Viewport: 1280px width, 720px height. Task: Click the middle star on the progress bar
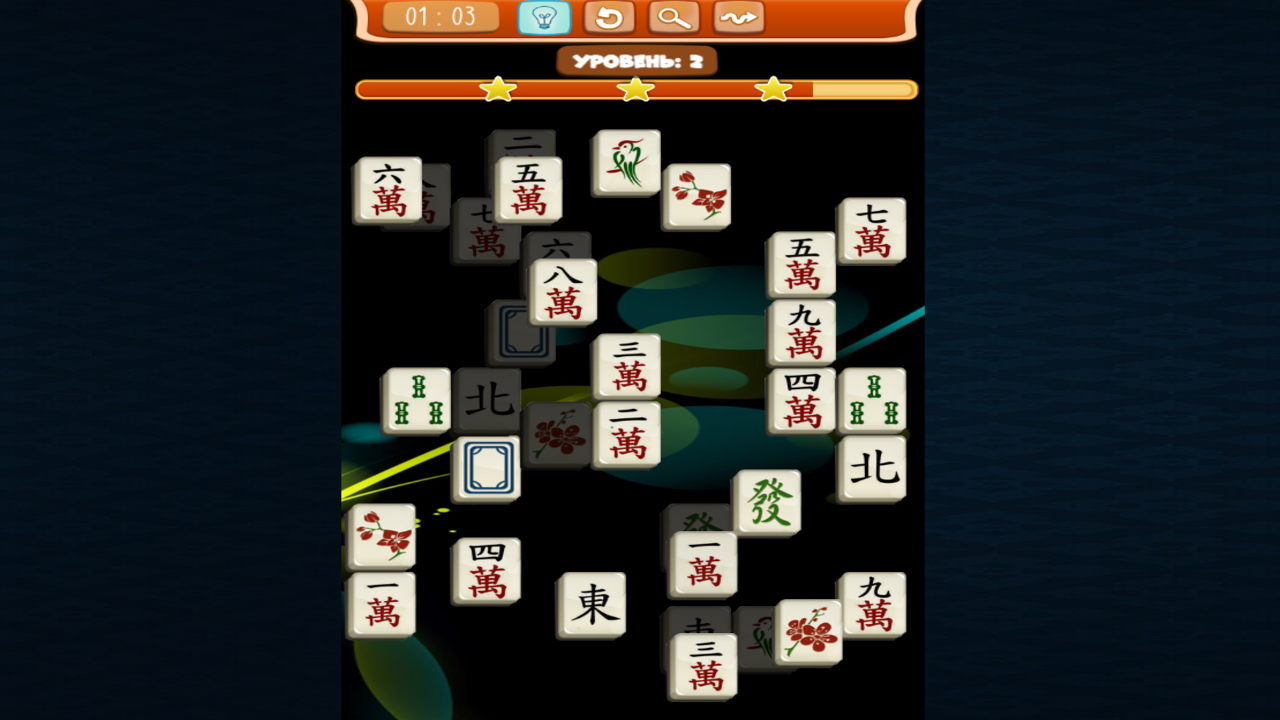[x=635, y=88]
